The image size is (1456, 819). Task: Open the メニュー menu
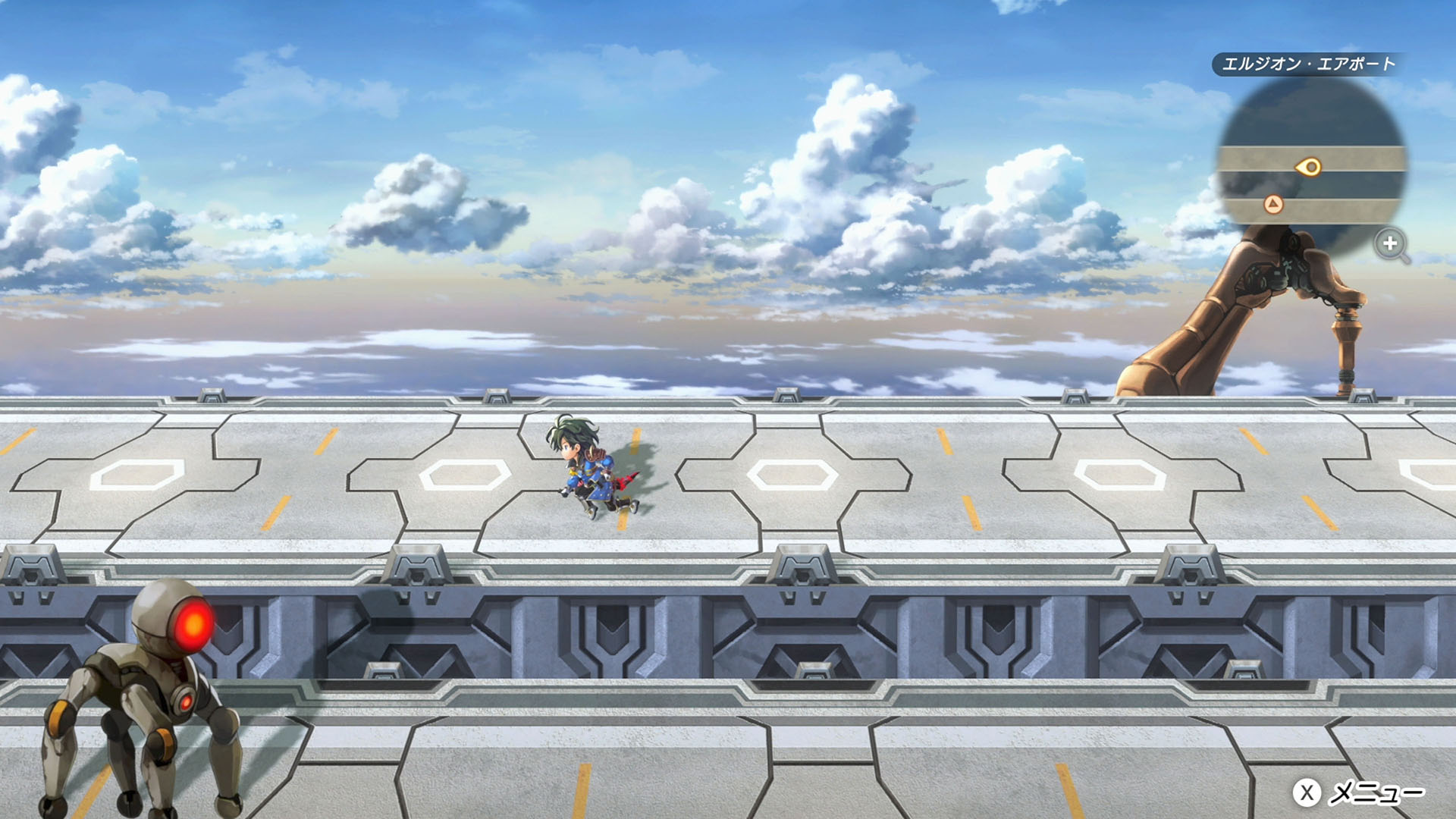click(1359, 793)
